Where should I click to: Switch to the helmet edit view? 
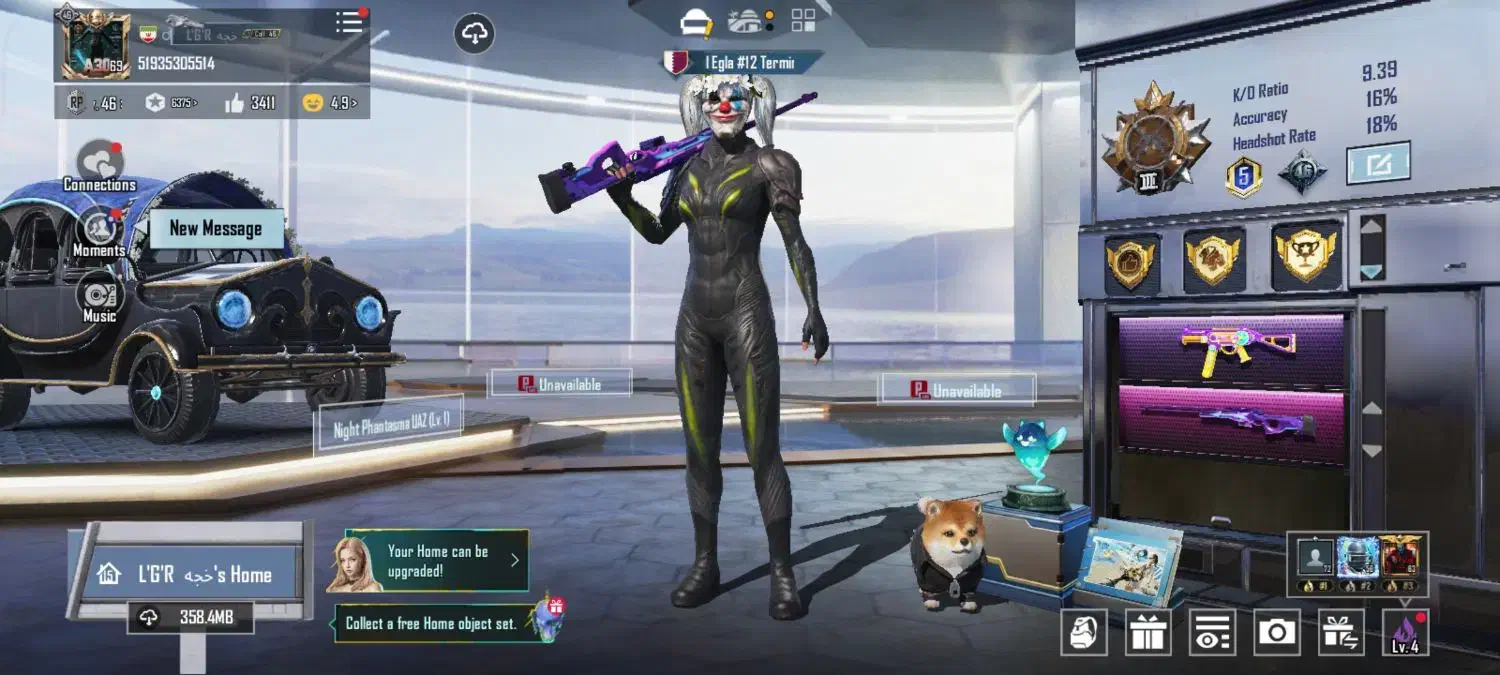[696, 20]
